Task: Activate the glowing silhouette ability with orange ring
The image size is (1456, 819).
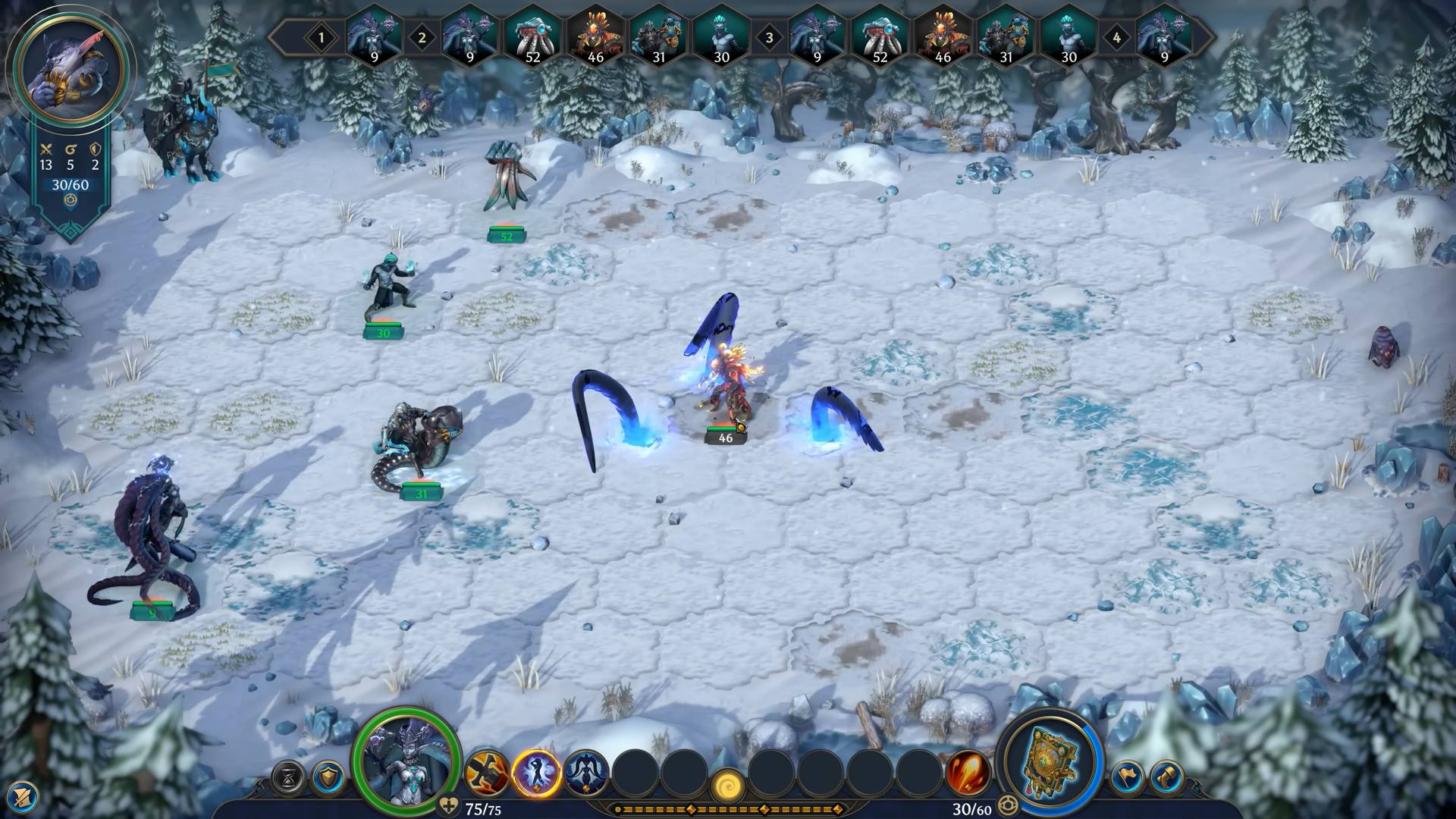Action: pyautogui.click(x=536, y=773)
